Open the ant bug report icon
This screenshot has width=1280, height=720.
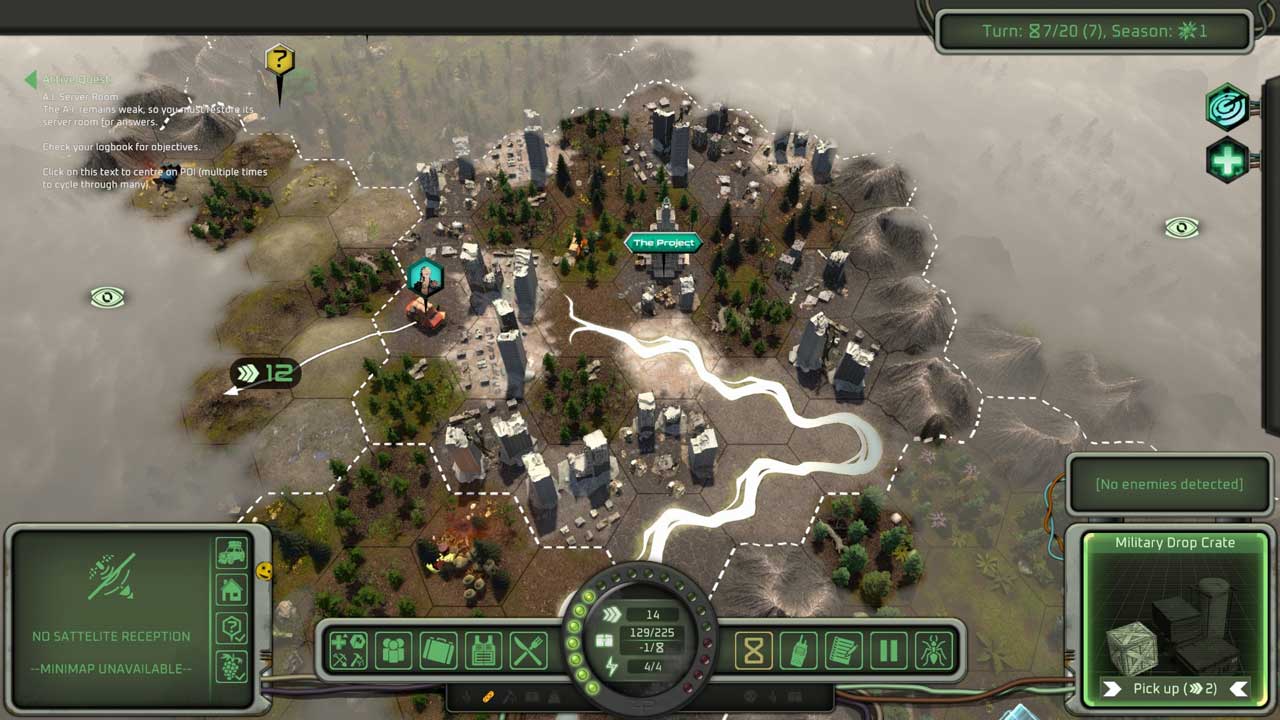(933, 651)
